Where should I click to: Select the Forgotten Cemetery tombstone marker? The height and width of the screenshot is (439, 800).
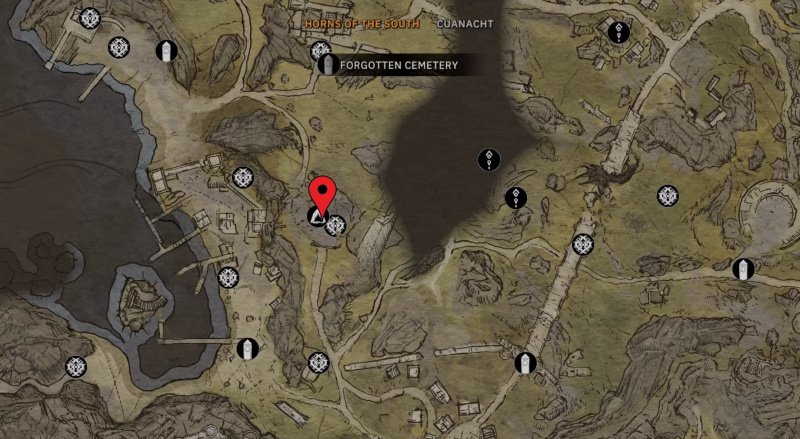(x=326, y=66)
